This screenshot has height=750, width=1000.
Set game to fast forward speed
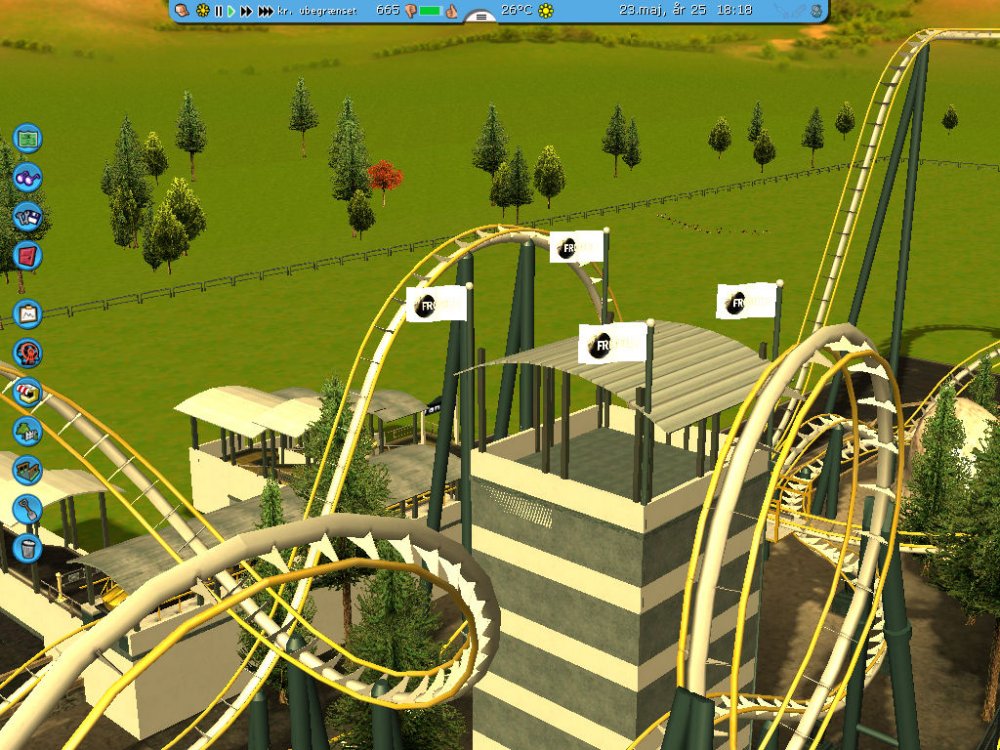(x=246, y=11)
